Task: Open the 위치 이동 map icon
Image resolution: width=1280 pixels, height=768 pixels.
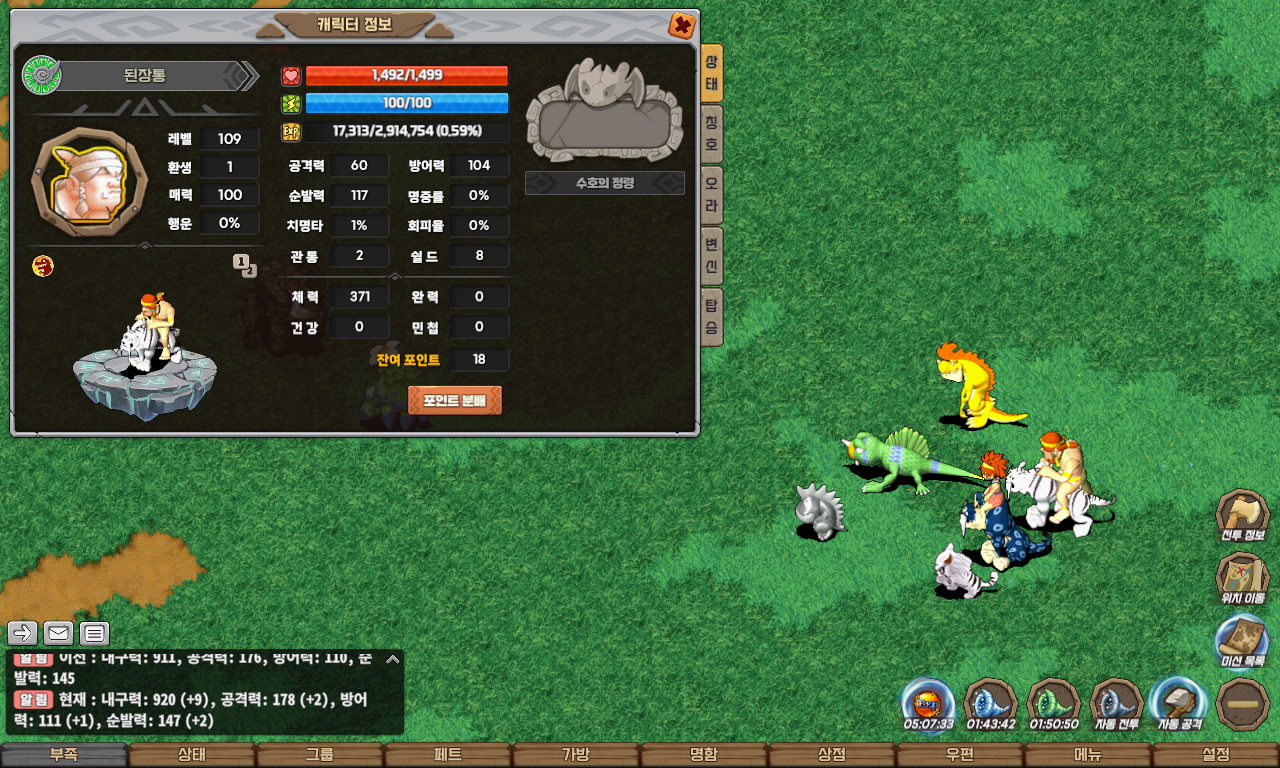Action: tap(1242, 577)
